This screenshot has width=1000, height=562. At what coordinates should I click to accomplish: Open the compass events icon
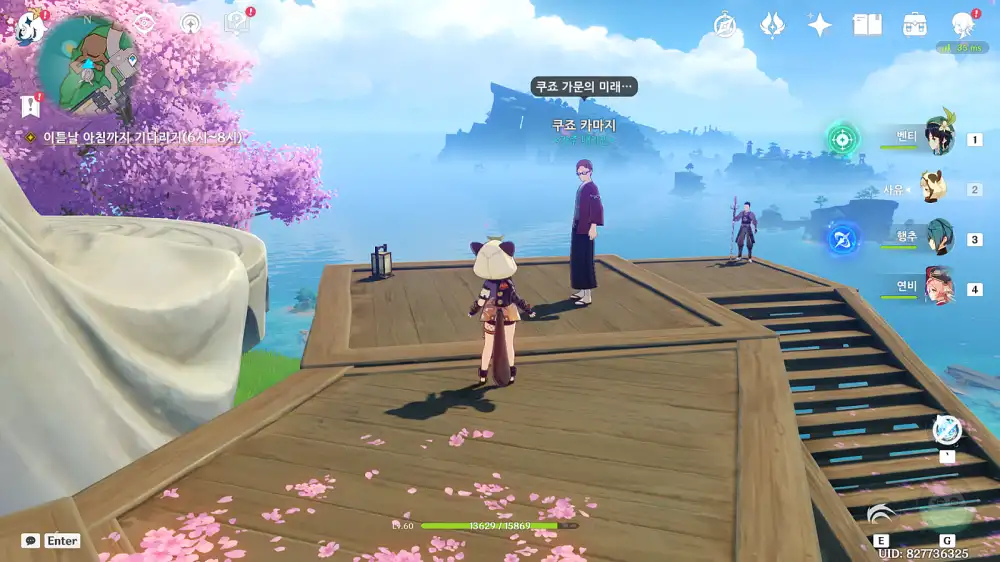point(725,25)
